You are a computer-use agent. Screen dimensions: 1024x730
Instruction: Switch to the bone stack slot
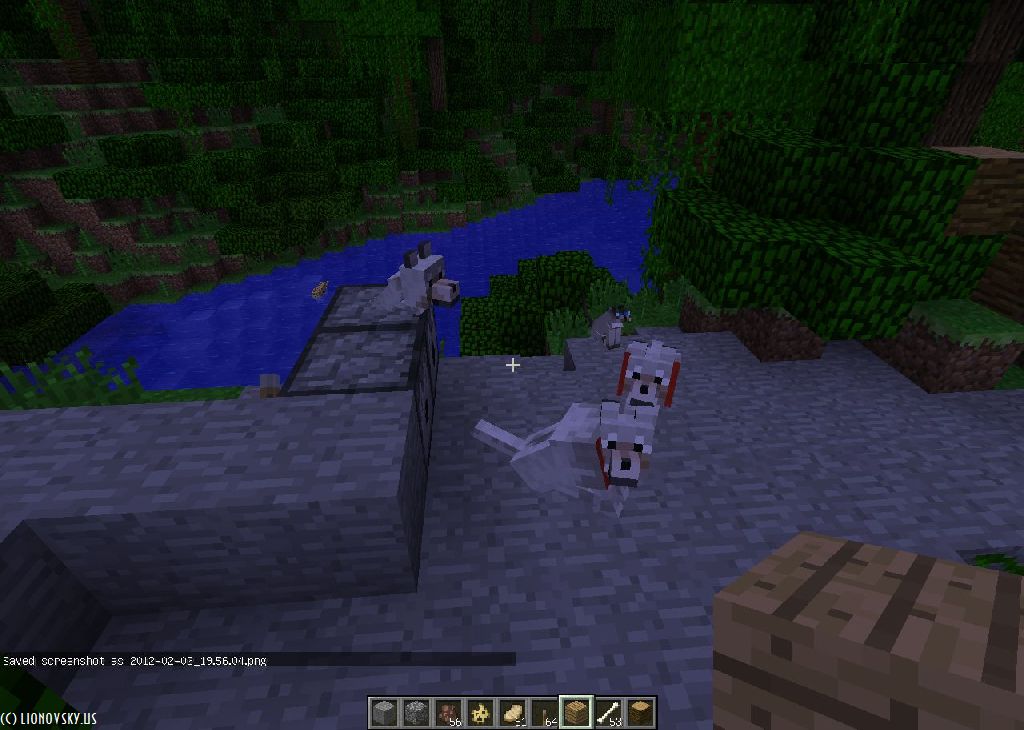[x=608, y=713]
